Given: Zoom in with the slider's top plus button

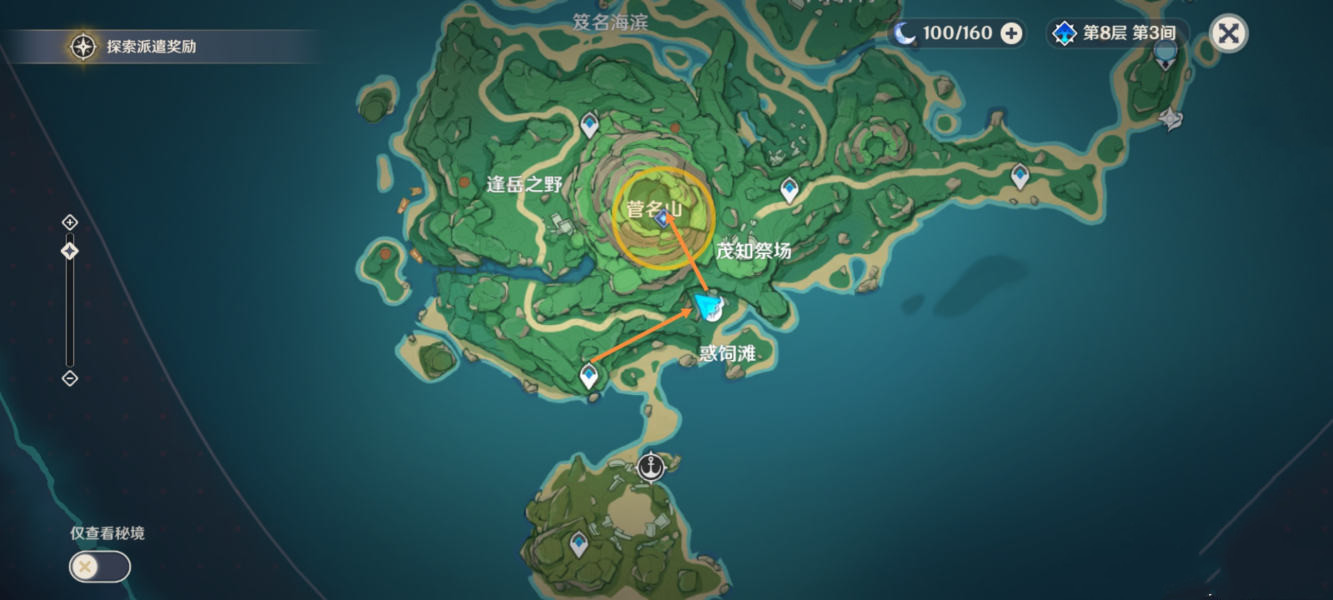Looking at the screenshot, I should (69, 222).
